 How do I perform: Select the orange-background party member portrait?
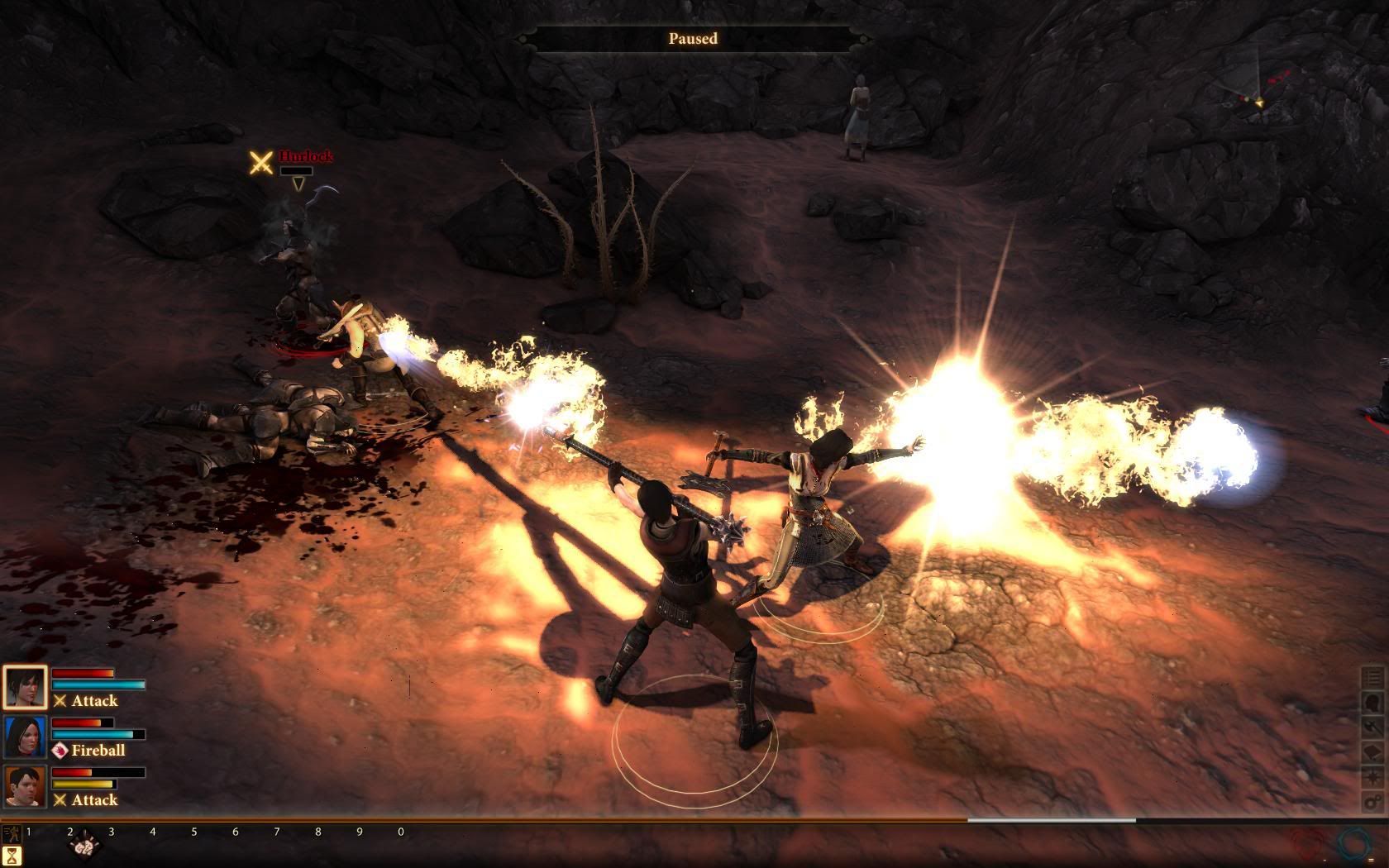click(x=25, y=786)
